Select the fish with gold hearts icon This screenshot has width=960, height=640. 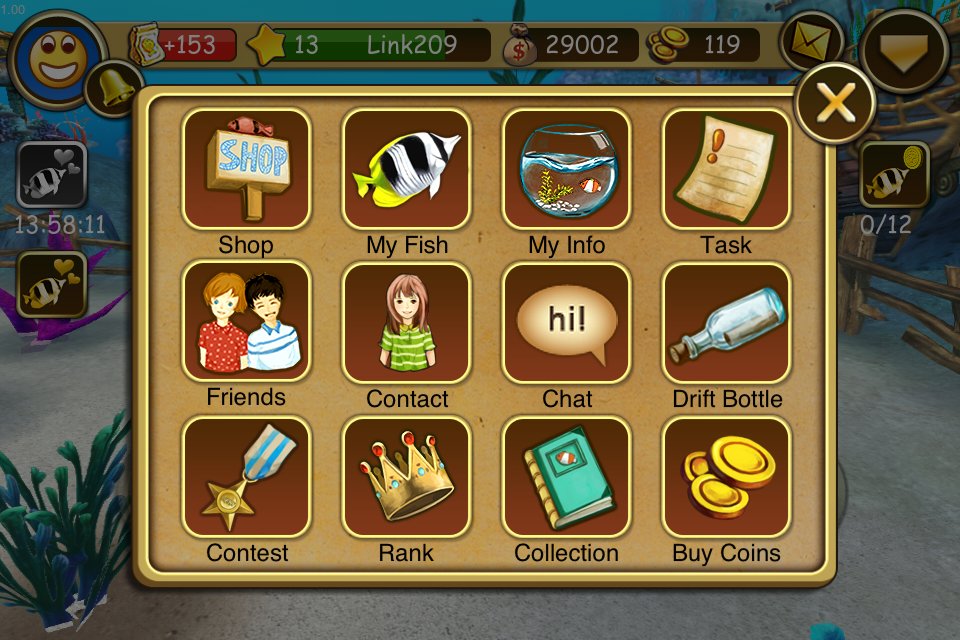52,285
